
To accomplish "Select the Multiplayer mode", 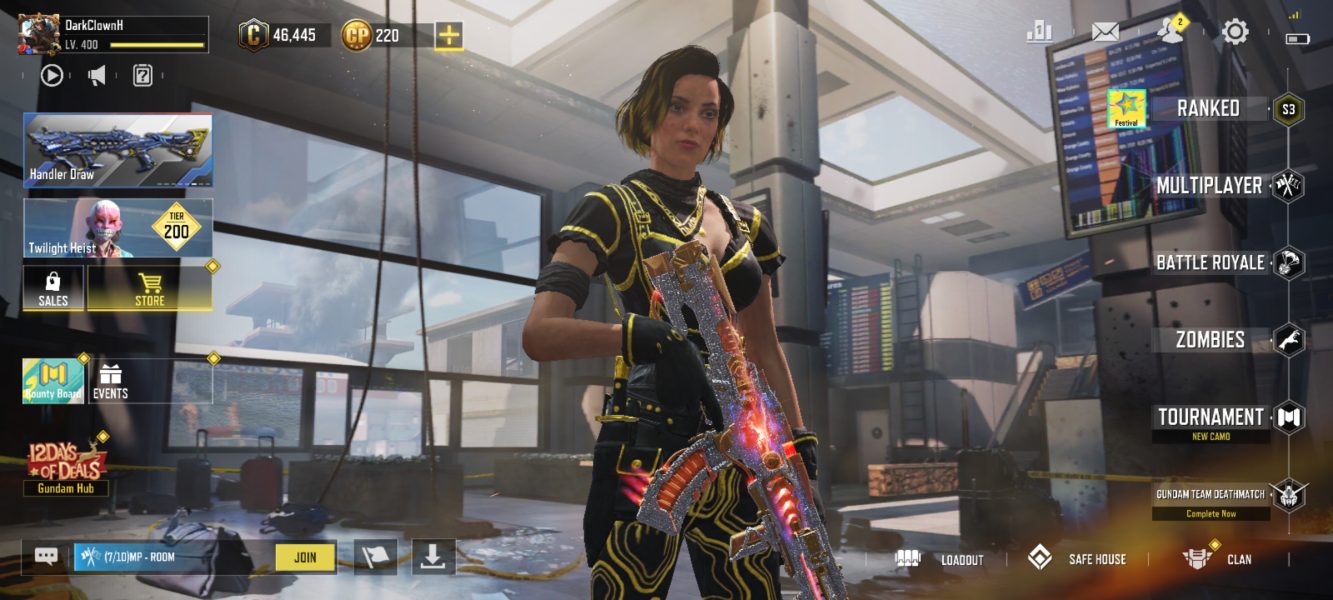I will click(1209, 186).
